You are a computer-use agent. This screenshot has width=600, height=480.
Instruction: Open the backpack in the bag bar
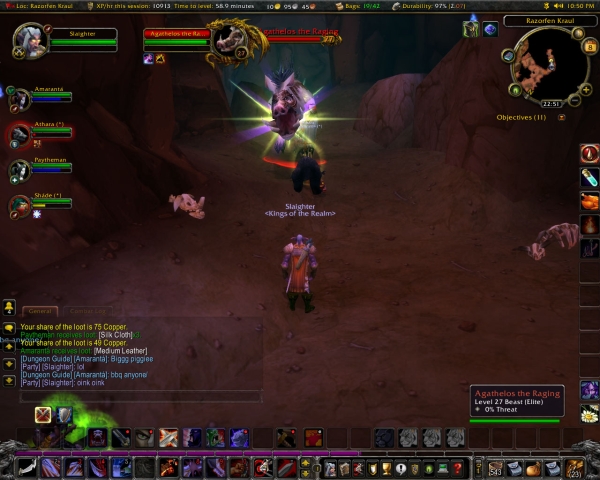pos(574,467)
